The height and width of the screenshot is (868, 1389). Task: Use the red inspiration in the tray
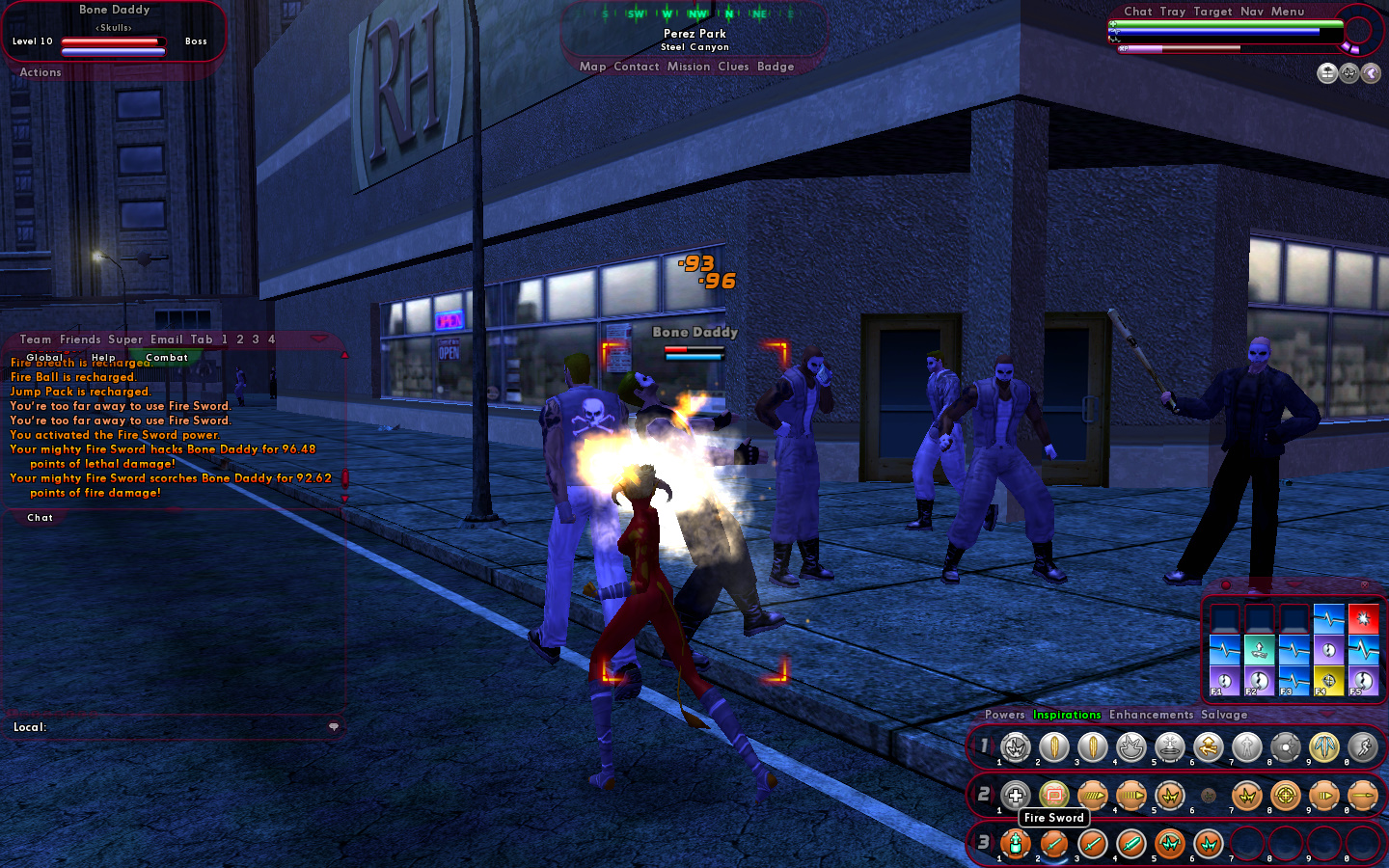point(1363,618)
